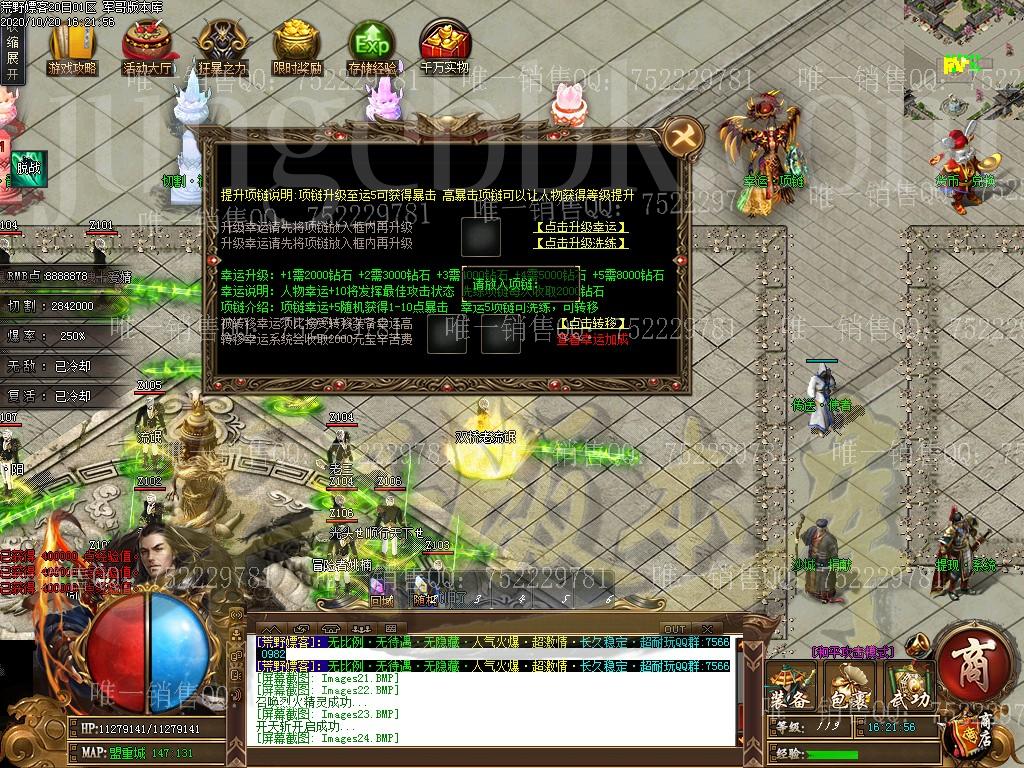Click the 脱战 leave combat button
Viewport: 1024px width, 768px height.
29,166
